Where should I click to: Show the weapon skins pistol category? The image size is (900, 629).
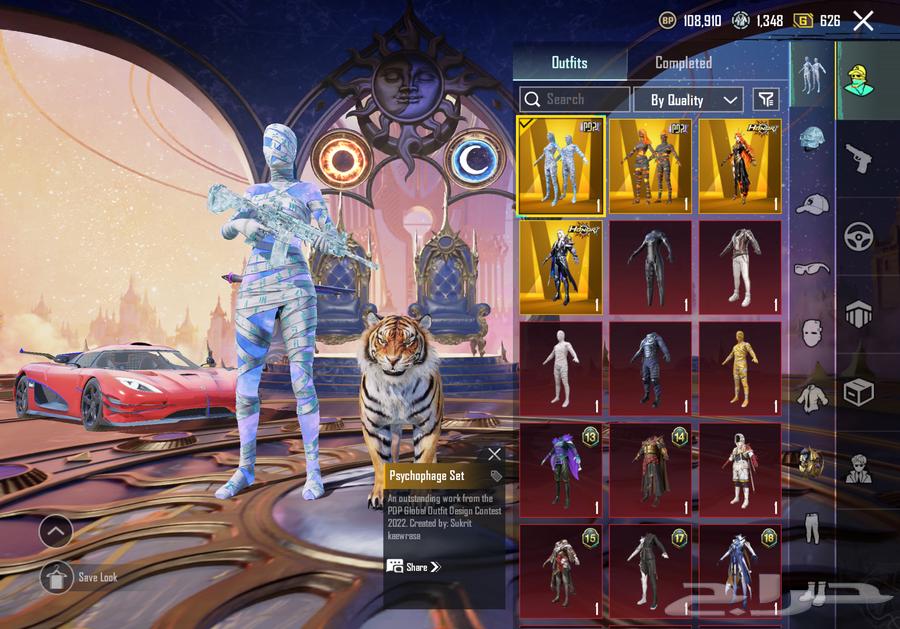point(859,157)
